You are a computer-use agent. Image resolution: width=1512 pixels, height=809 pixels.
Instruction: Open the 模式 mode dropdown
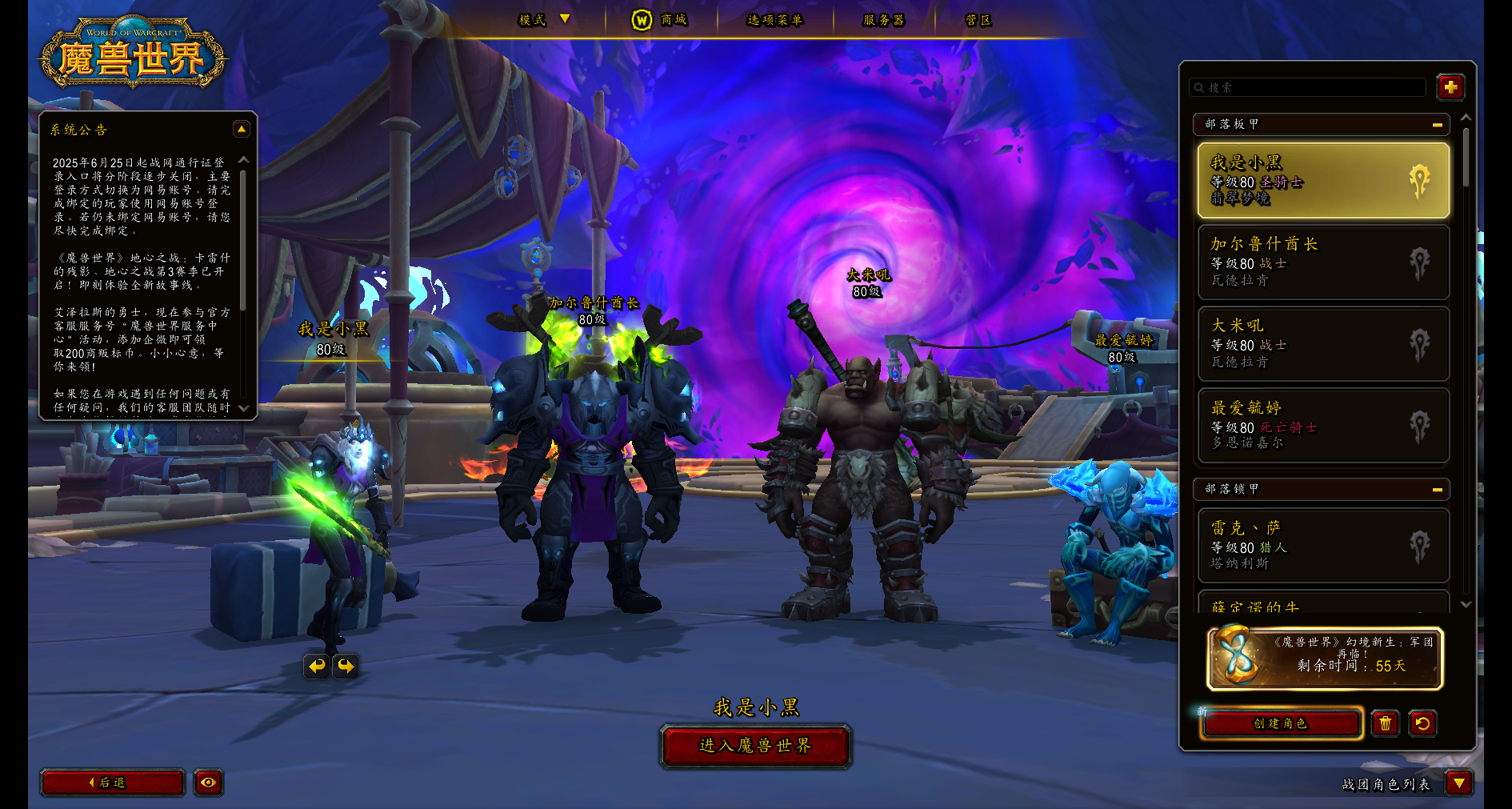(544, 19)
